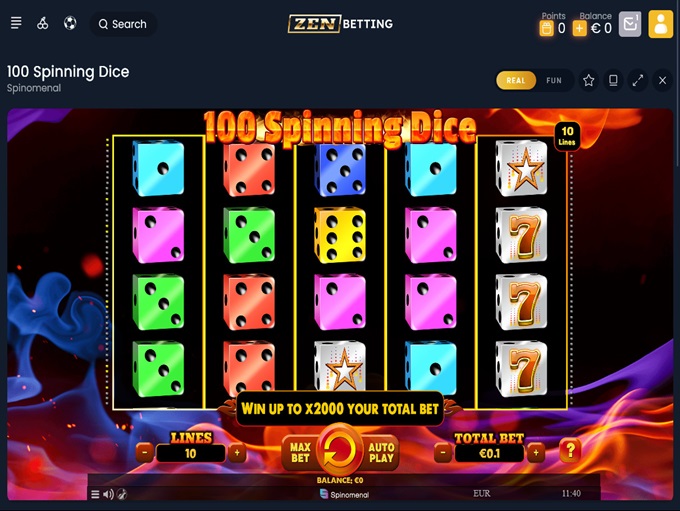Open the user profile account button

click(660, 24)
